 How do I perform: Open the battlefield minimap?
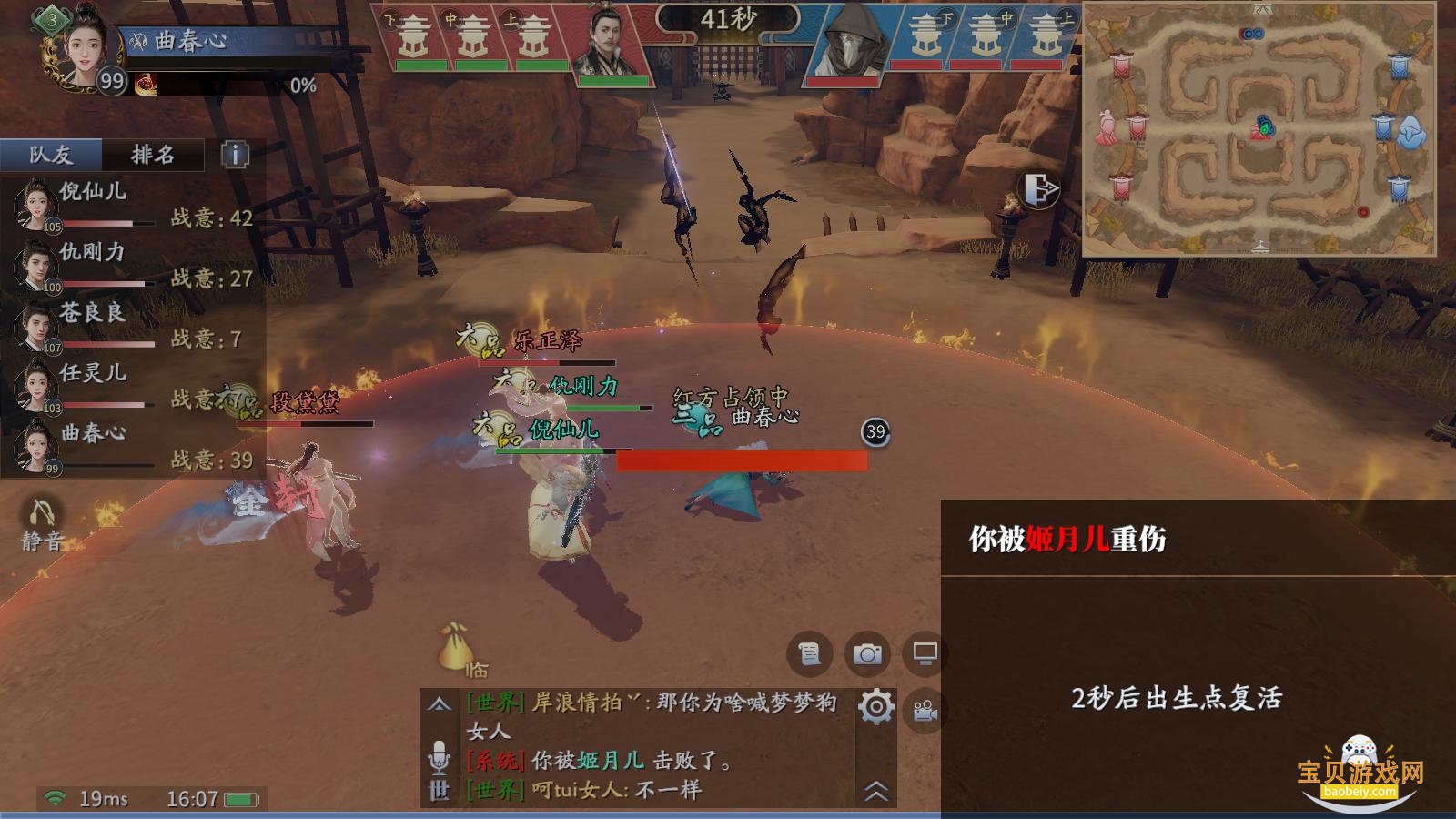click(x=1259, y=129)
